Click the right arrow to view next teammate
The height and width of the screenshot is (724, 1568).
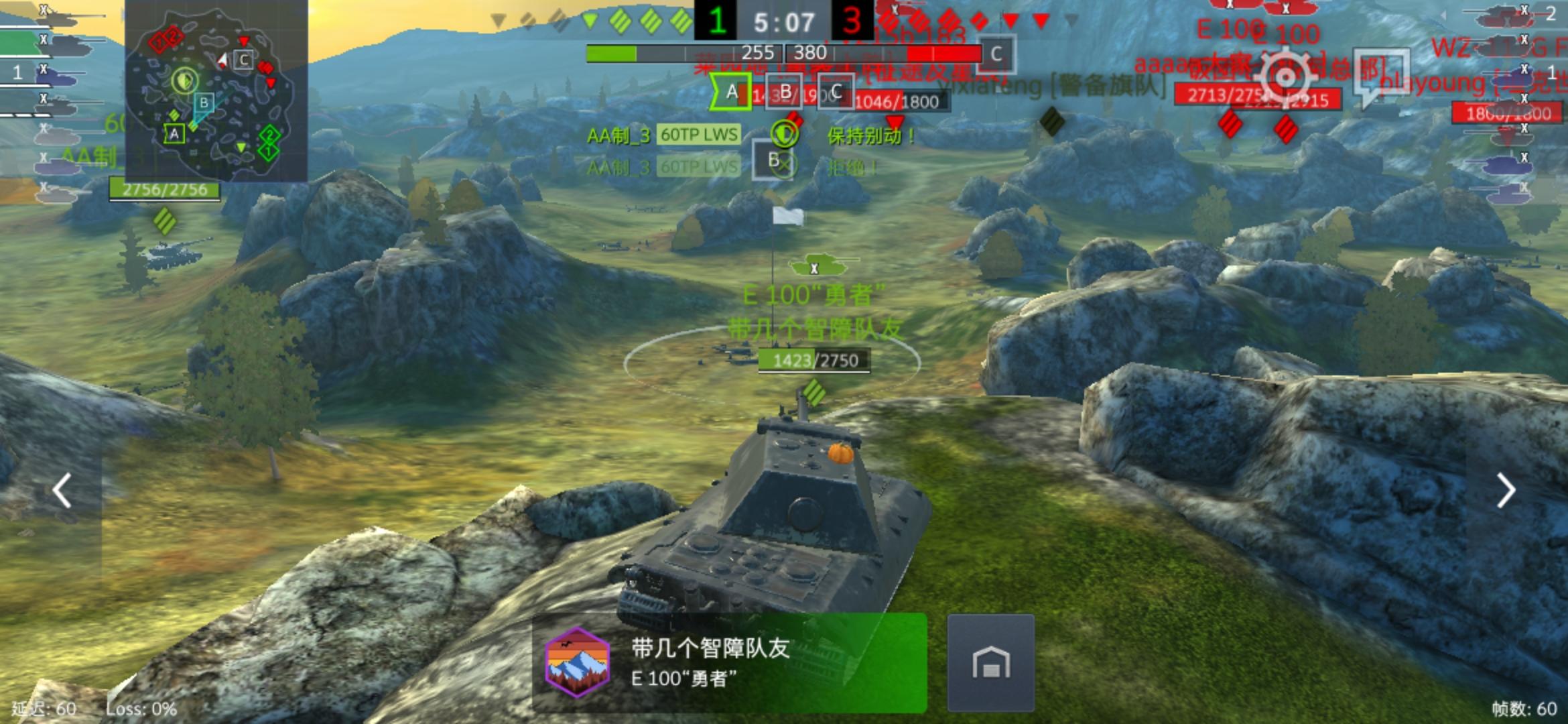1508,490
